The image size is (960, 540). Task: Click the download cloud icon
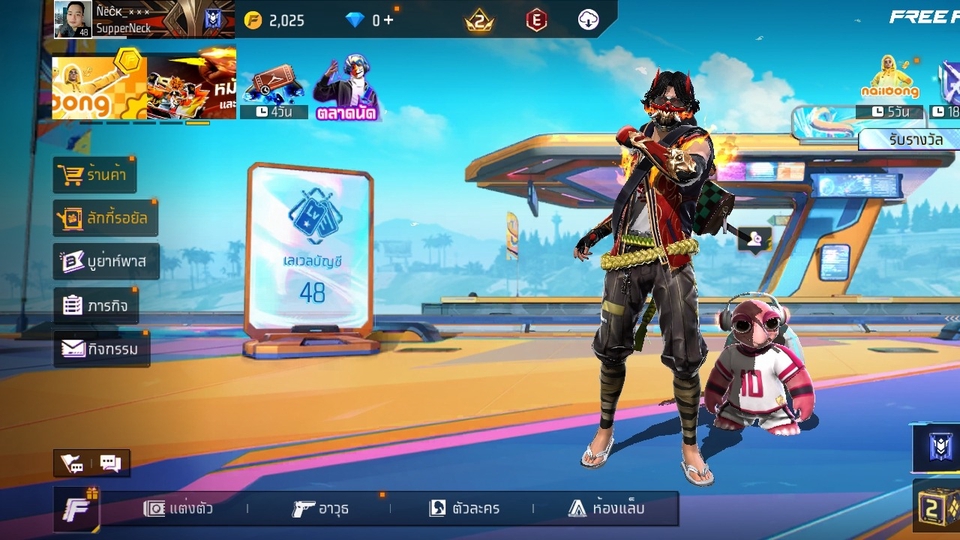pos(588,20)
